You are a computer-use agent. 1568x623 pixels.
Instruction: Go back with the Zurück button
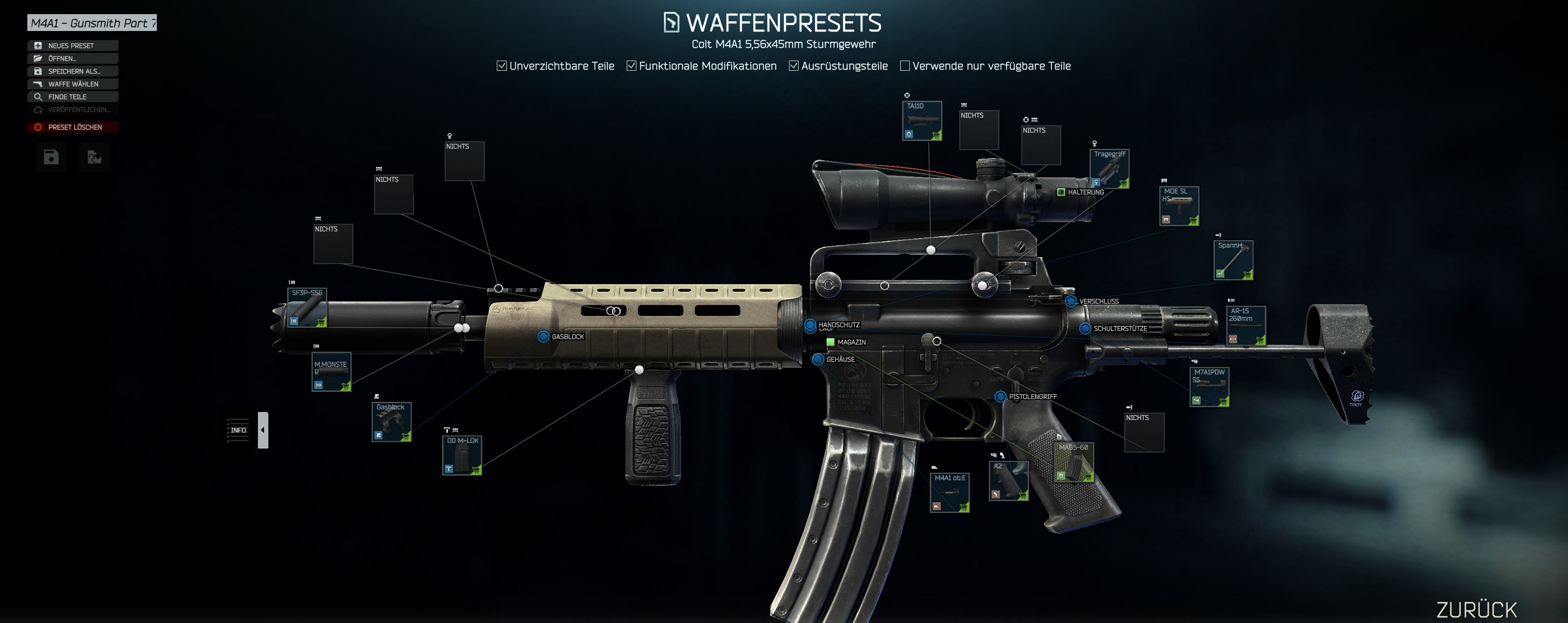tap(1476, 609)
